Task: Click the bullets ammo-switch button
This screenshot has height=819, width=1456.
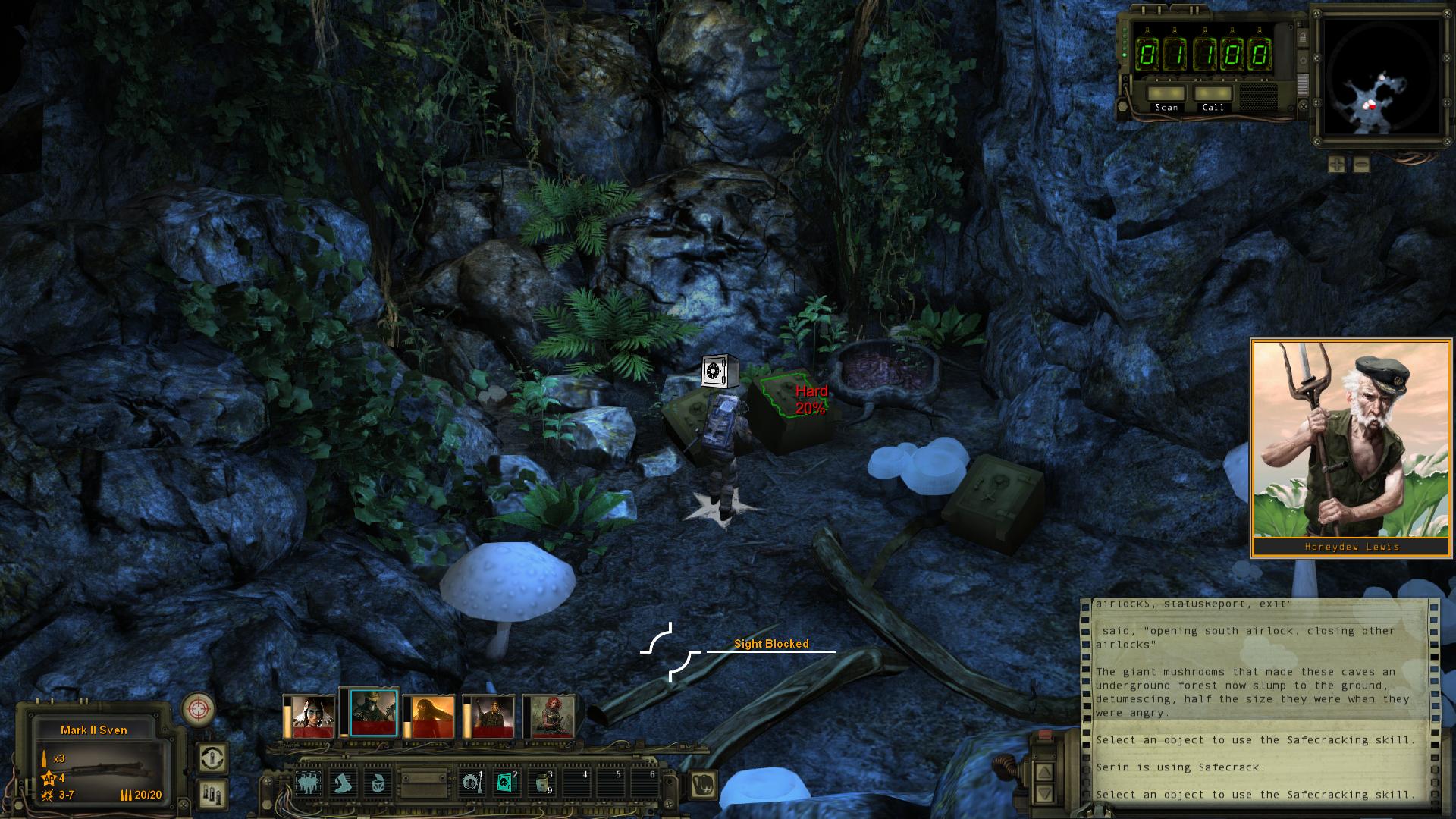Action: point(212,793)
